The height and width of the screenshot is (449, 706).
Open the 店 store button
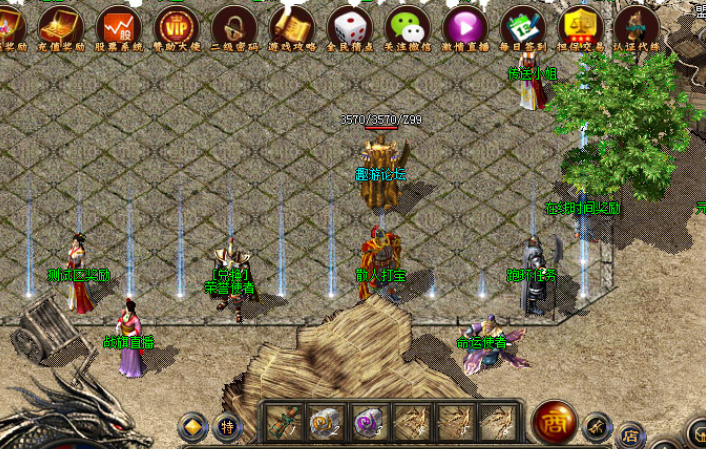(x=630, y=436)
